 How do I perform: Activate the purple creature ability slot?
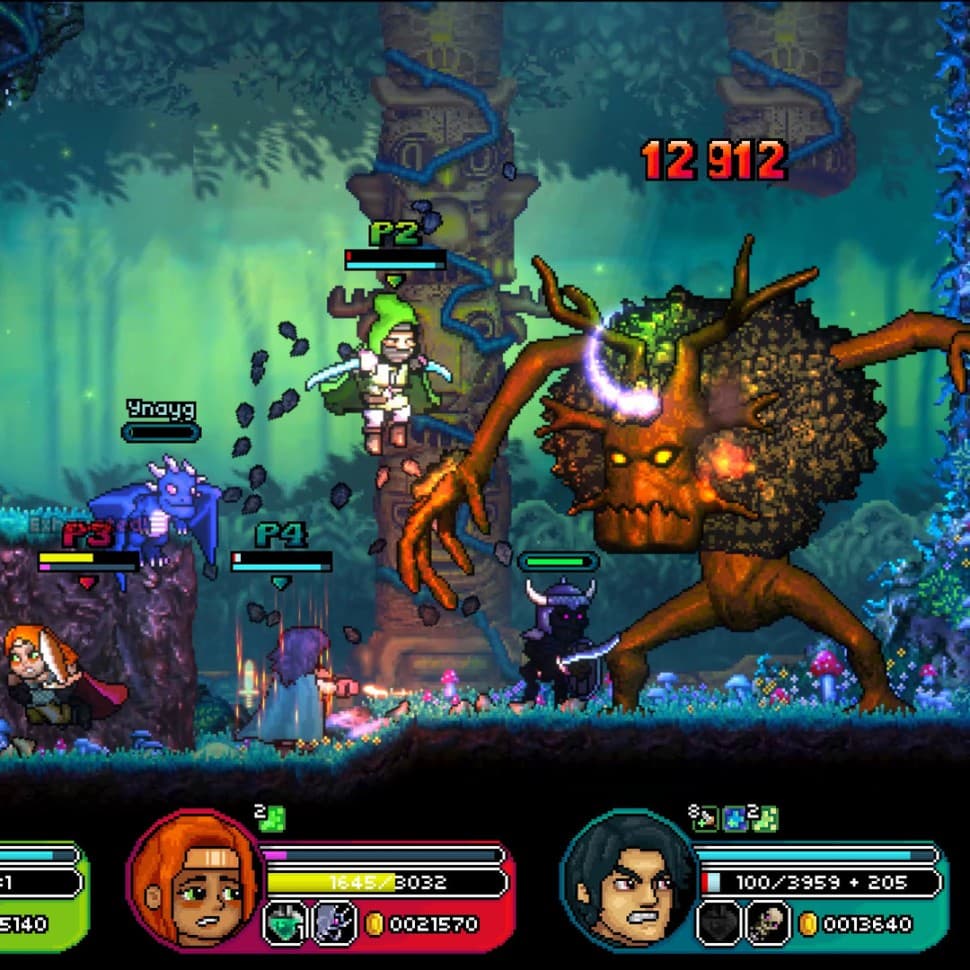click(x=333, y=923)
